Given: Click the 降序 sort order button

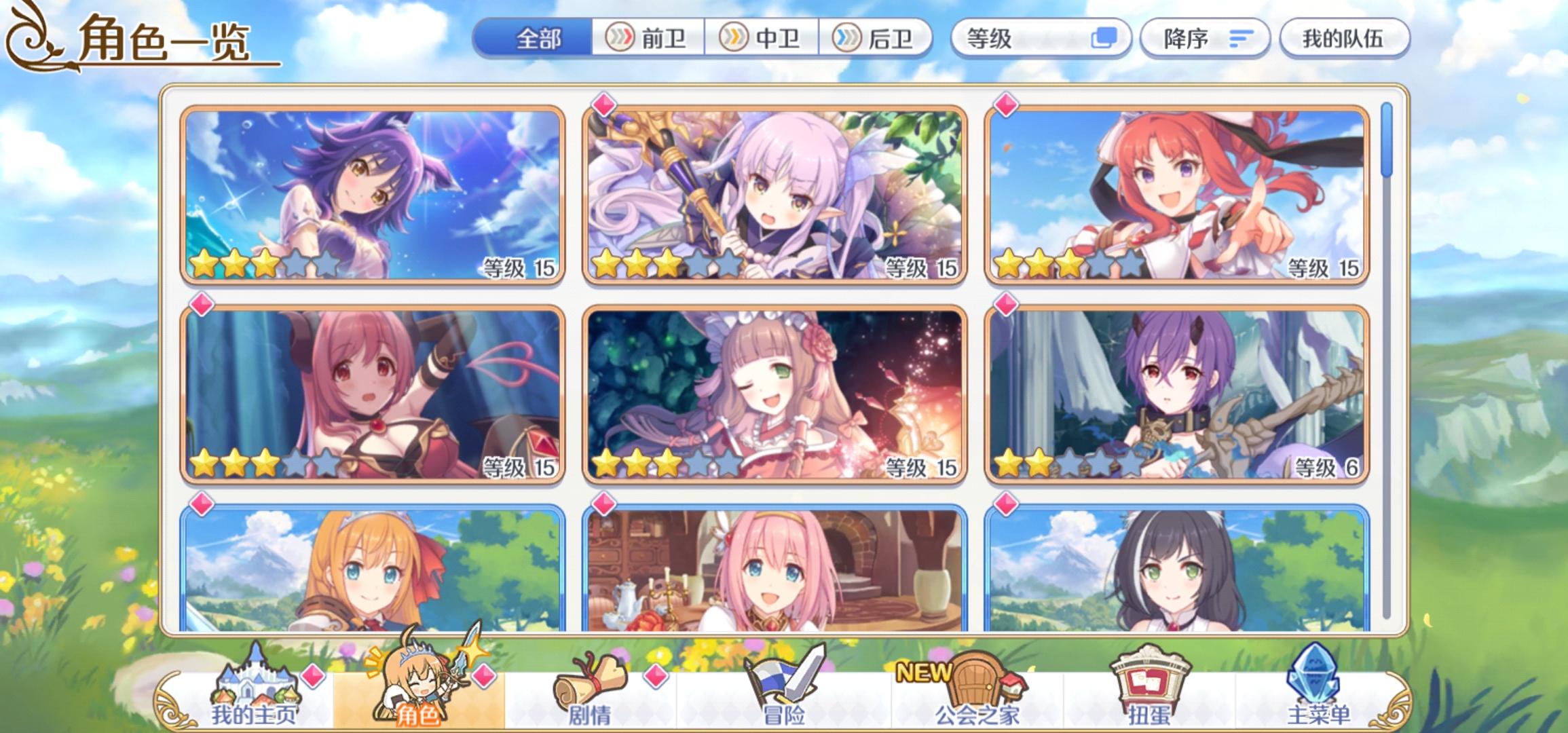Looking at the screenshot, I should 1205,40.
